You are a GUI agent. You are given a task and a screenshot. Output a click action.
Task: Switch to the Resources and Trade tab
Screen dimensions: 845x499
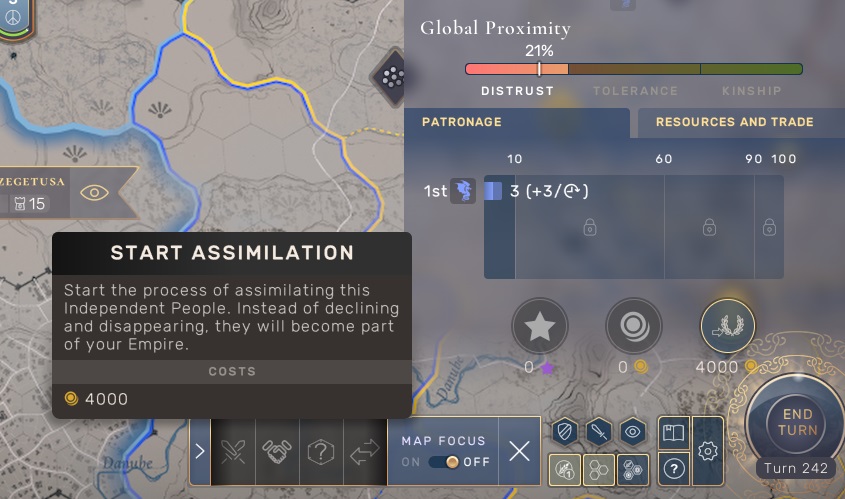click(x=735, y=122)
